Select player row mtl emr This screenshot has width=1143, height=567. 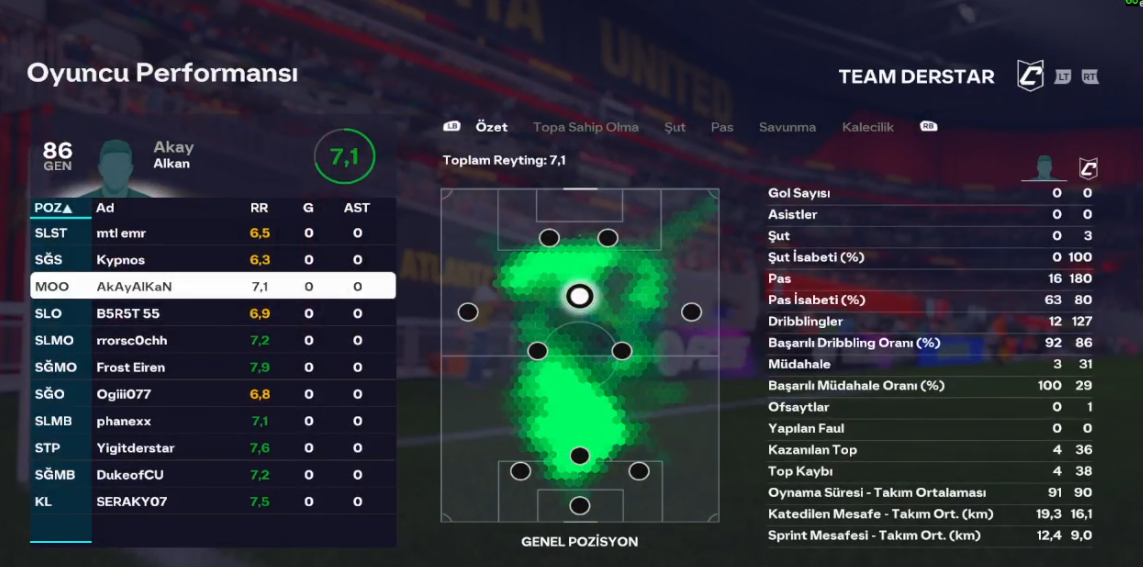[x=213, y=233]
